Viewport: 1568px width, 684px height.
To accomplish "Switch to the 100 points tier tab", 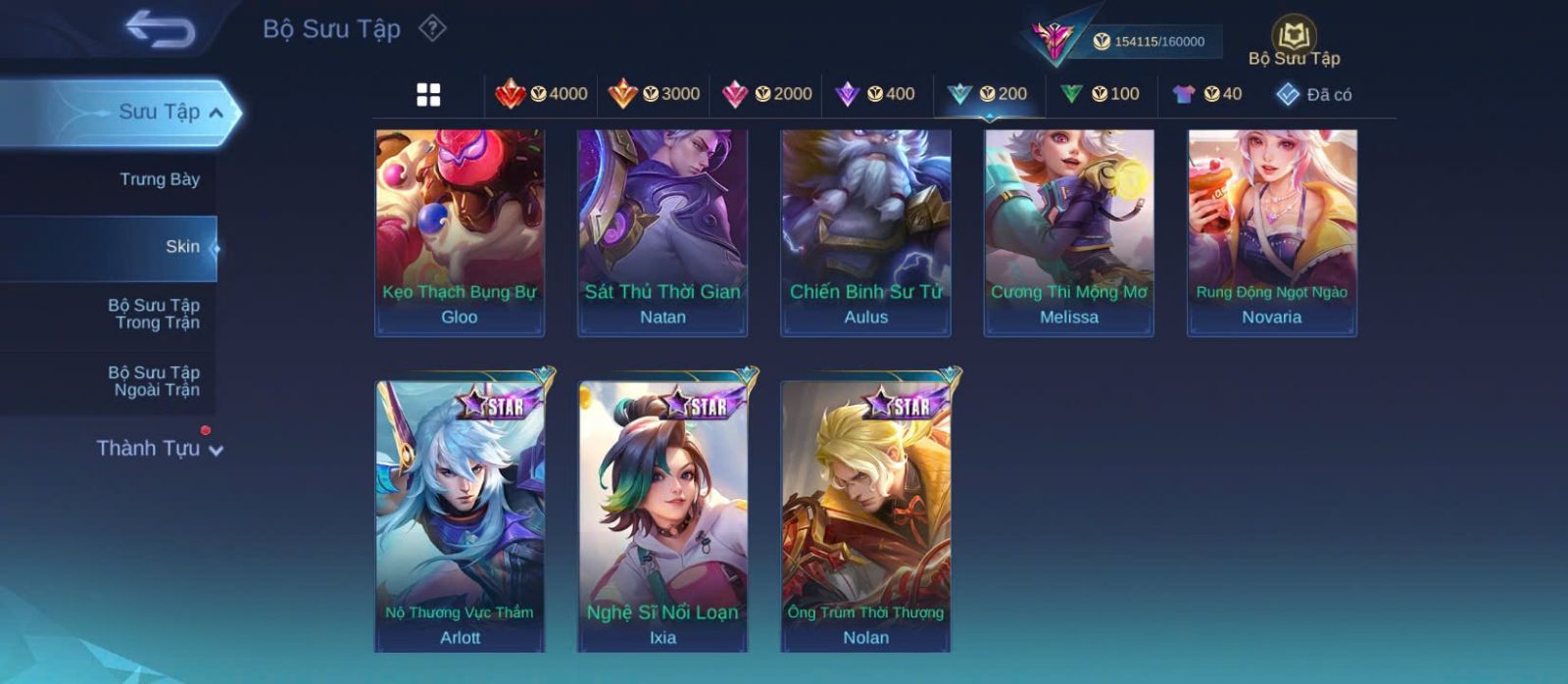I will pyautogui.click(x=1100, y=94).
